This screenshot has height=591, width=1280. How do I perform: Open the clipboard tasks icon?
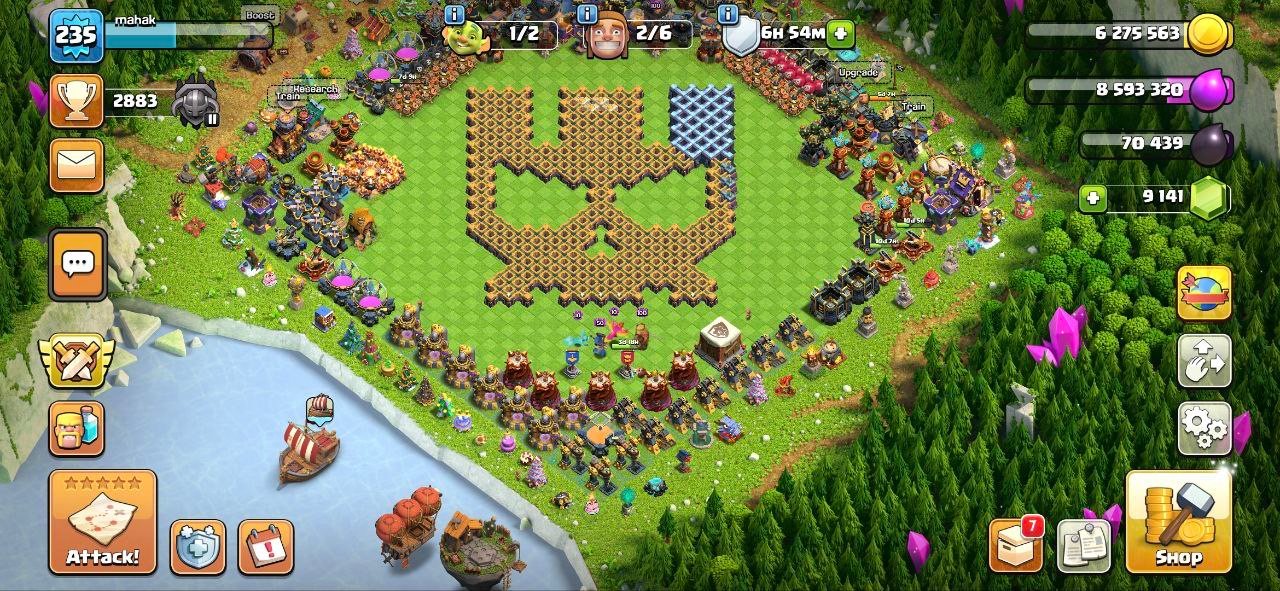[1084, 546]
